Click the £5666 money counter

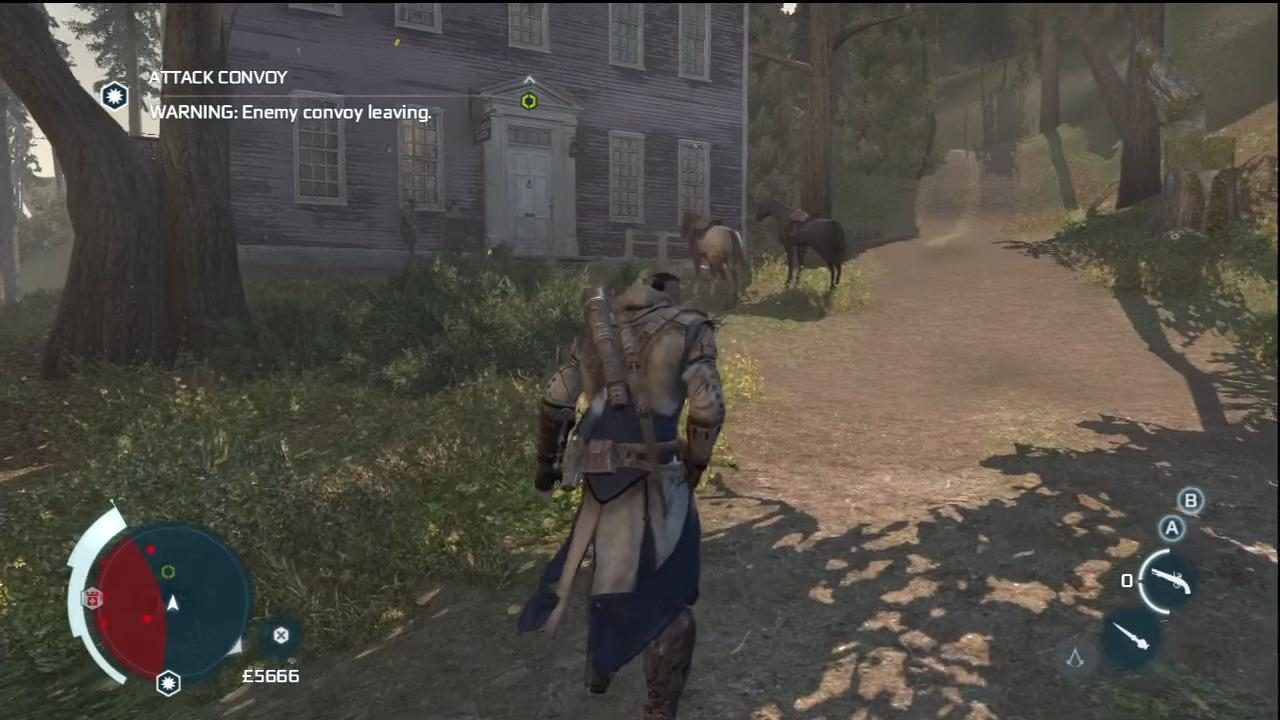click(270, 676)
